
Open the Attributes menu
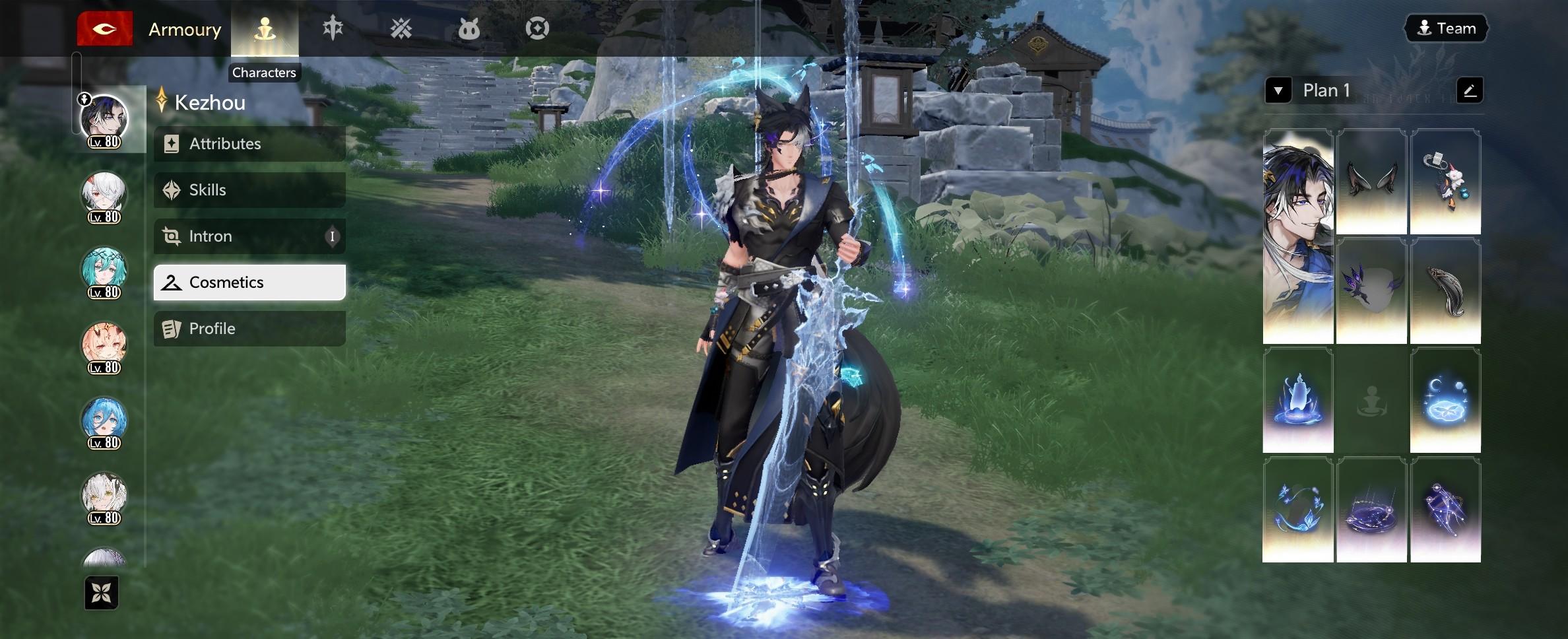(249, 144)
